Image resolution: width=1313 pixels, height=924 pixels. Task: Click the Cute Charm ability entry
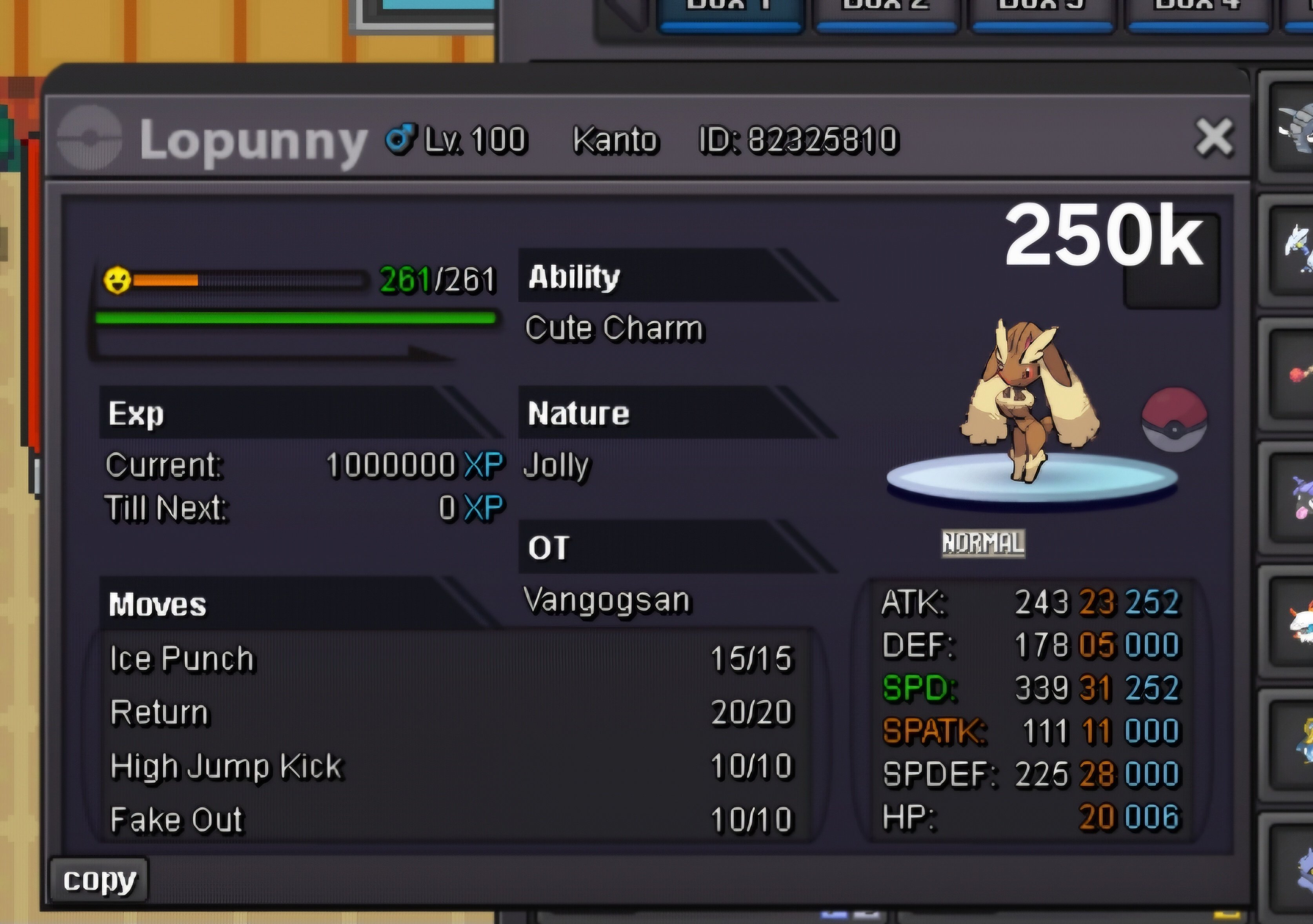click(614, 328)
